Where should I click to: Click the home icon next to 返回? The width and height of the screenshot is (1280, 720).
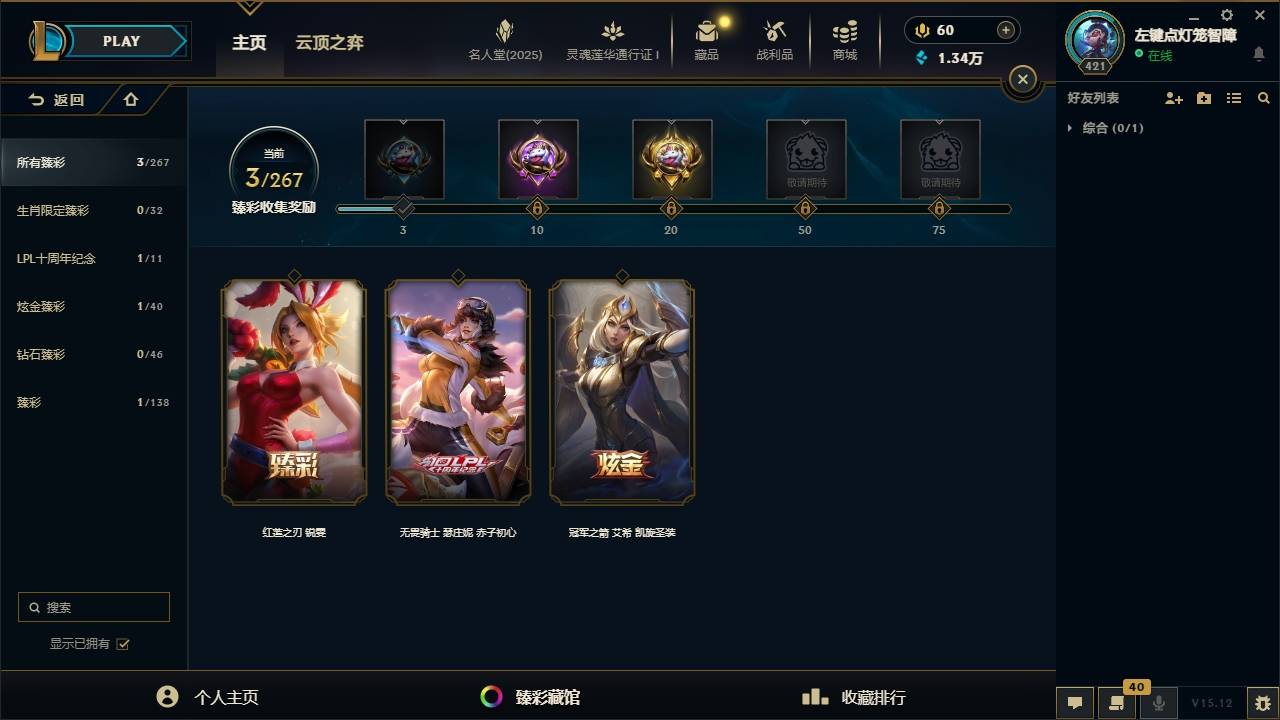[x=130, y=100]
